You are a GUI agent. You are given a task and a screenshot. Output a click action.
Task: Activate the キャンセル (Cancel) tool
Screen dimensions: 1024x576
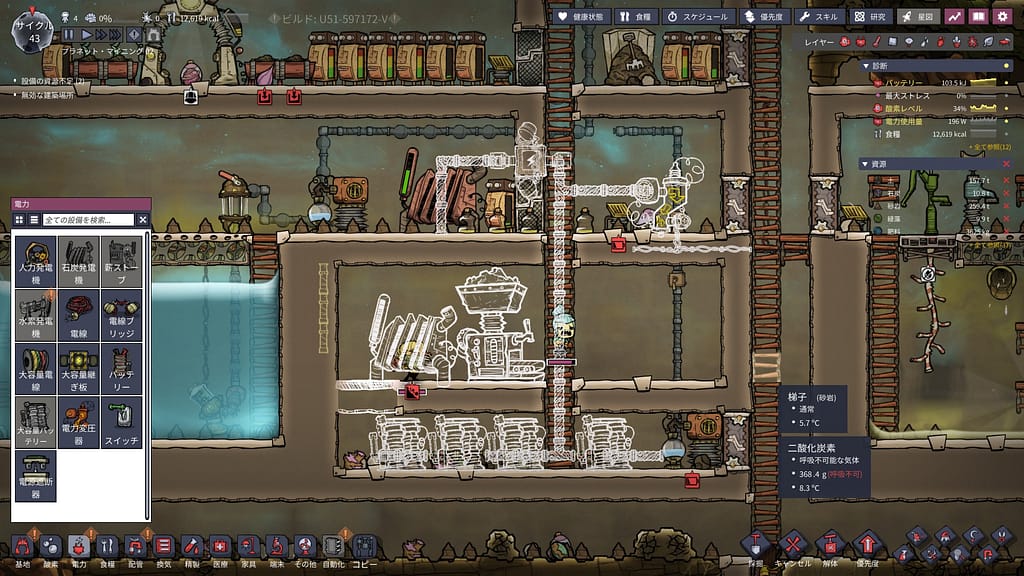tap(792, 546)
